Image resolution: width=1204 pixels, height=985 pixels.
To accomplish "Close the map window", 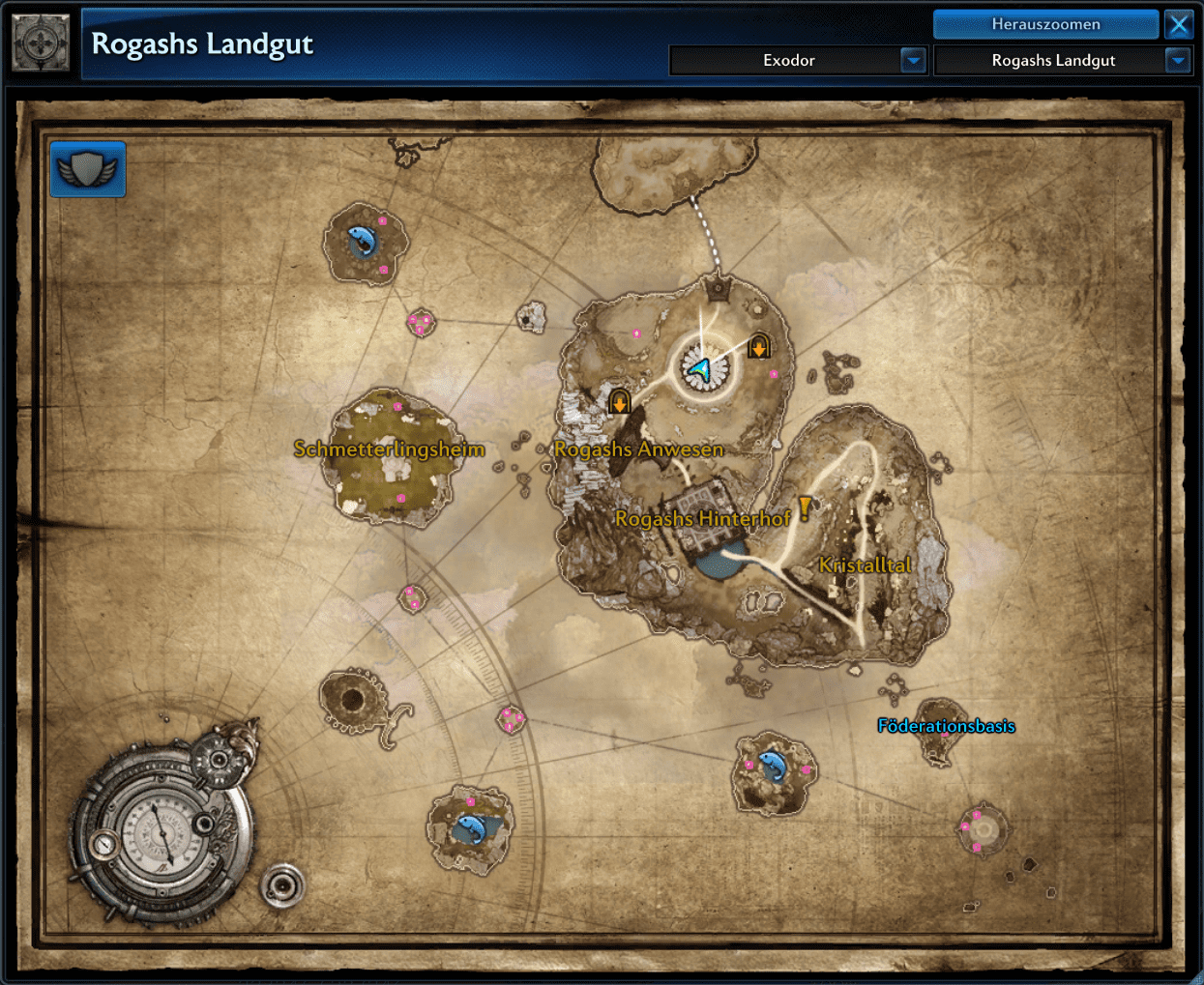I will pos(1179,24).
